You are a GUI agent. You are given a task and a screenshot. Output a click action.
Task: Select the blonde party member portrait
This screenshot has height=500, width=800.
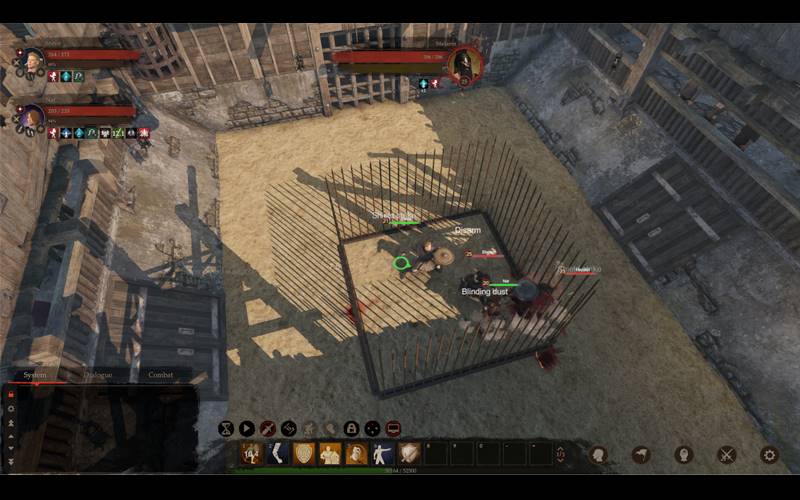point(30,60)
